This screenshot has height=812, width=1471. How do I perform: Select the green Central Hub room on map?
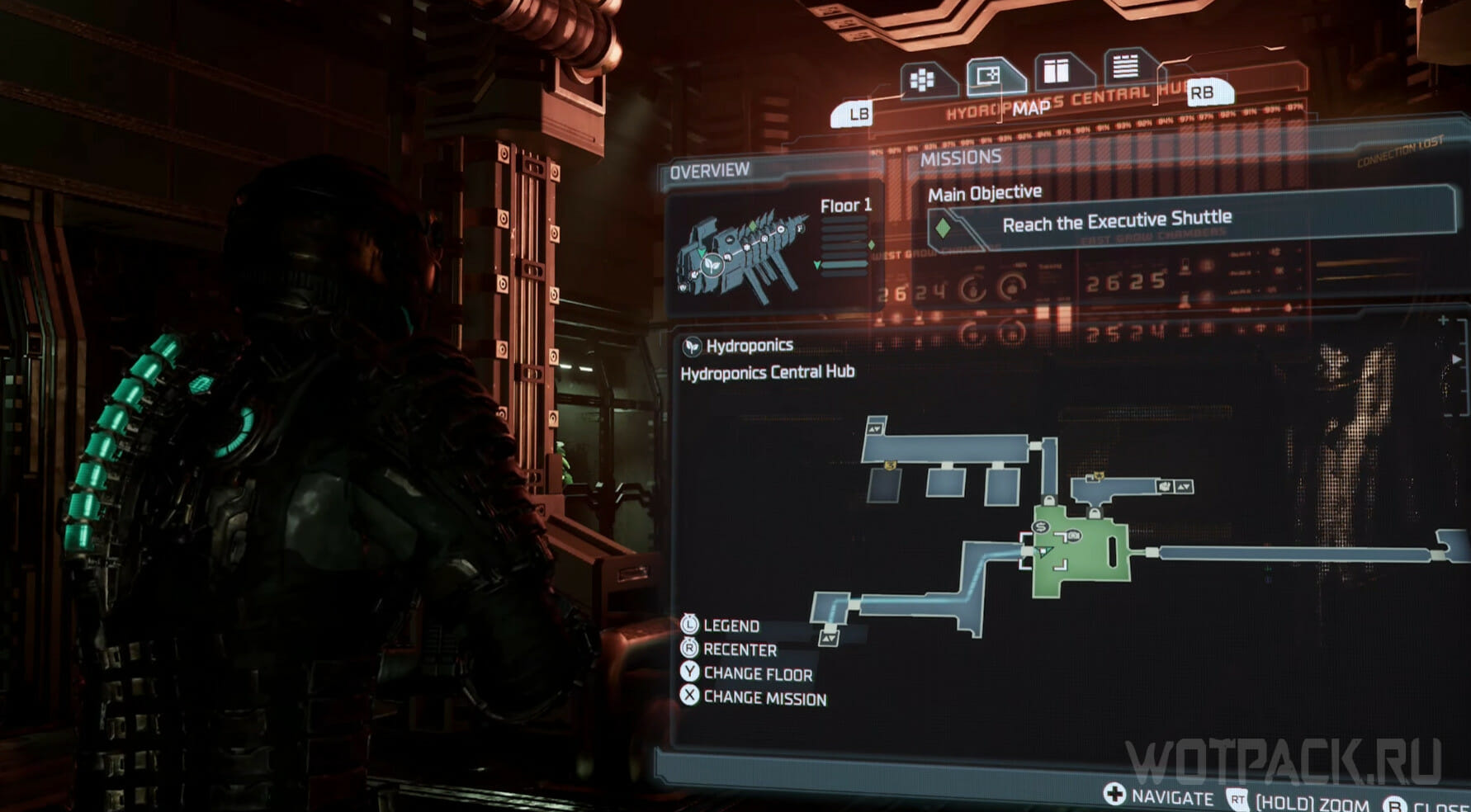coord(1090,561)
